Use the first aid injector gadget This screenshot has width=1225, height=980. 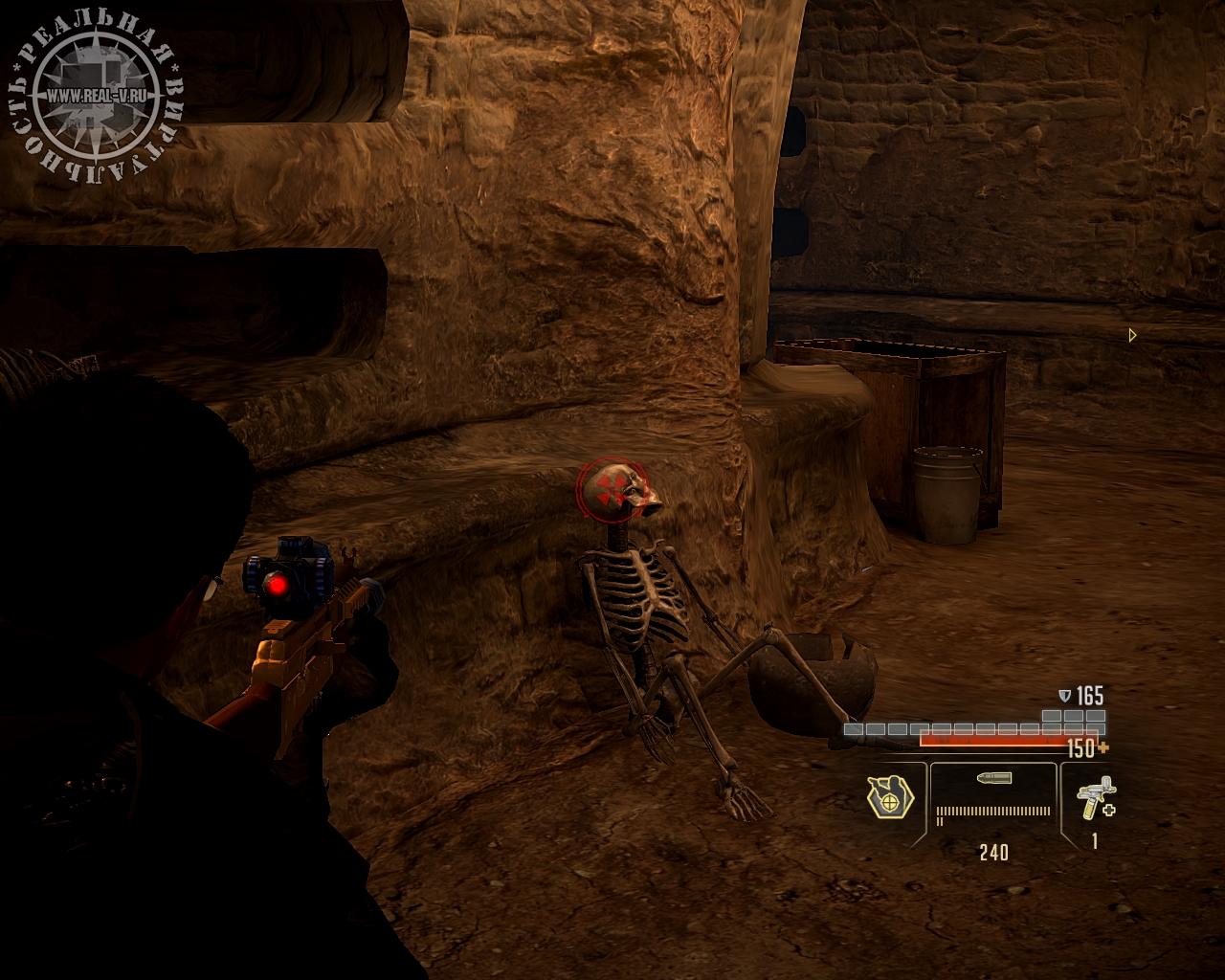coord(1094,798)
